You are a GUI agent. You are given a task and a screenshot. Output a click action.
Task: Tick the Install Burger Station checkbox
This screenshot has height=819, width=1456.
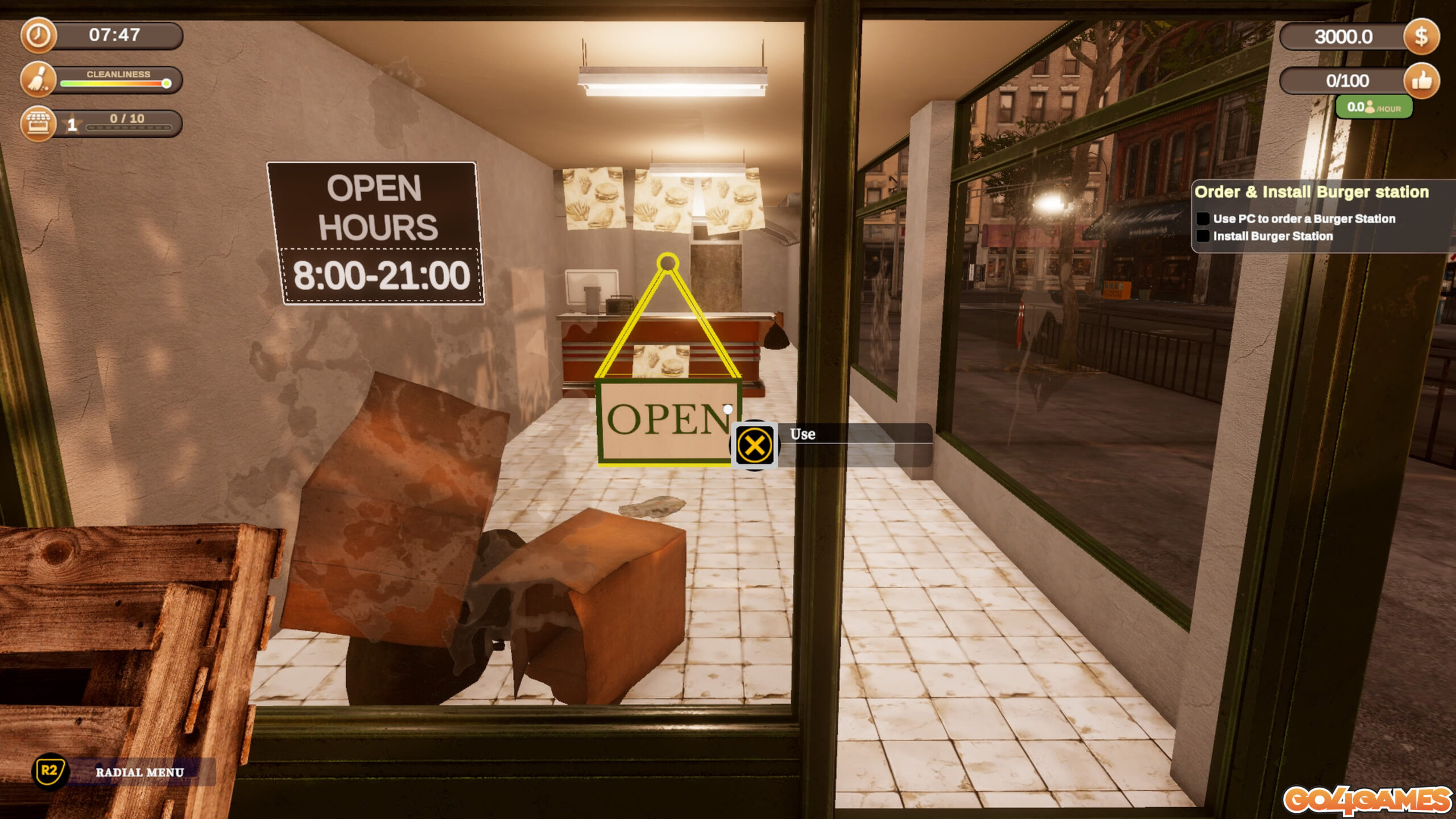click(x=1203, y=236)
